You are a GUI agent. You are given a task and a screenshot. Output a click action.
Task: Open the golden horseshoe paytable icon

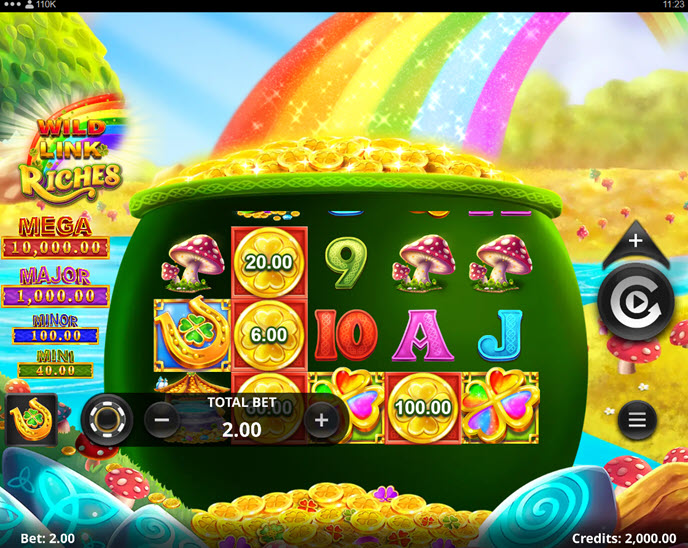[x=31, y=420]
